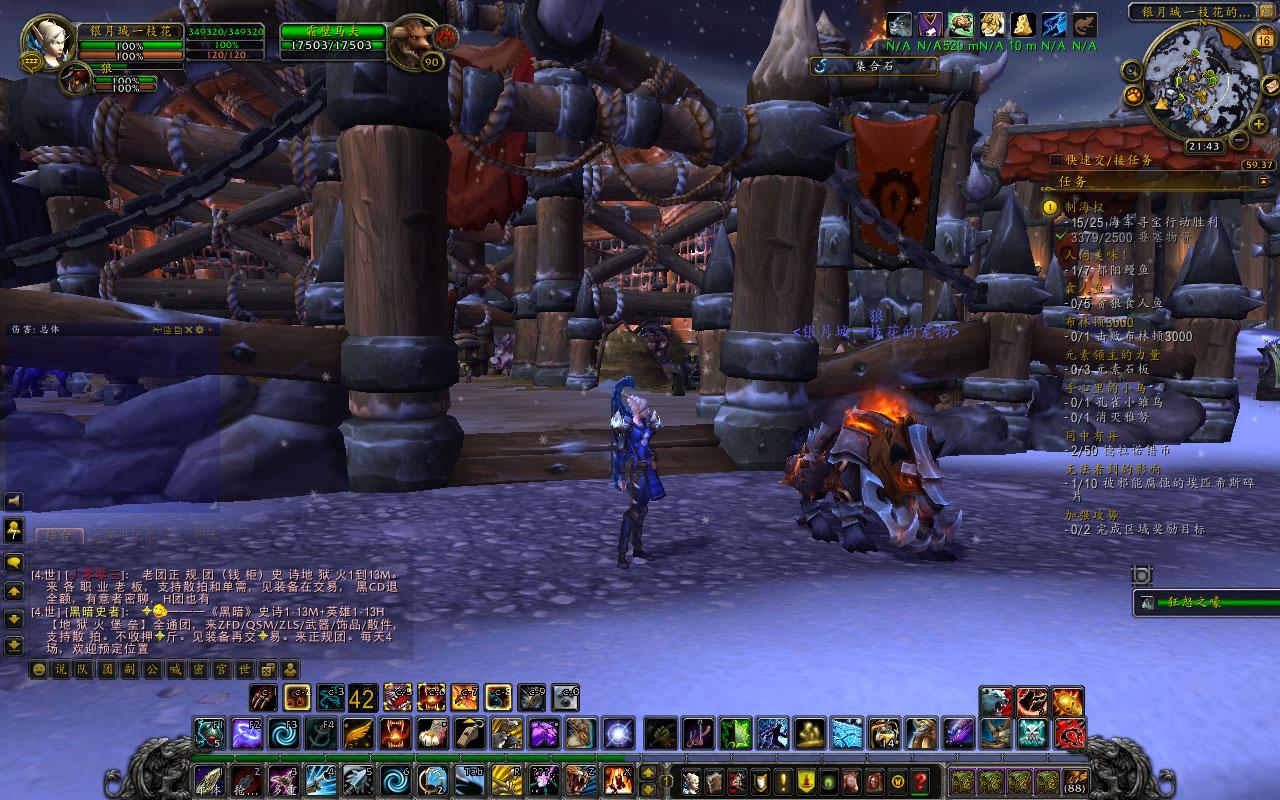1280x800 pixels.
Task: Open the backpack showing 88 free slots
Action: pyautogui.click(x=1076, y=781)
